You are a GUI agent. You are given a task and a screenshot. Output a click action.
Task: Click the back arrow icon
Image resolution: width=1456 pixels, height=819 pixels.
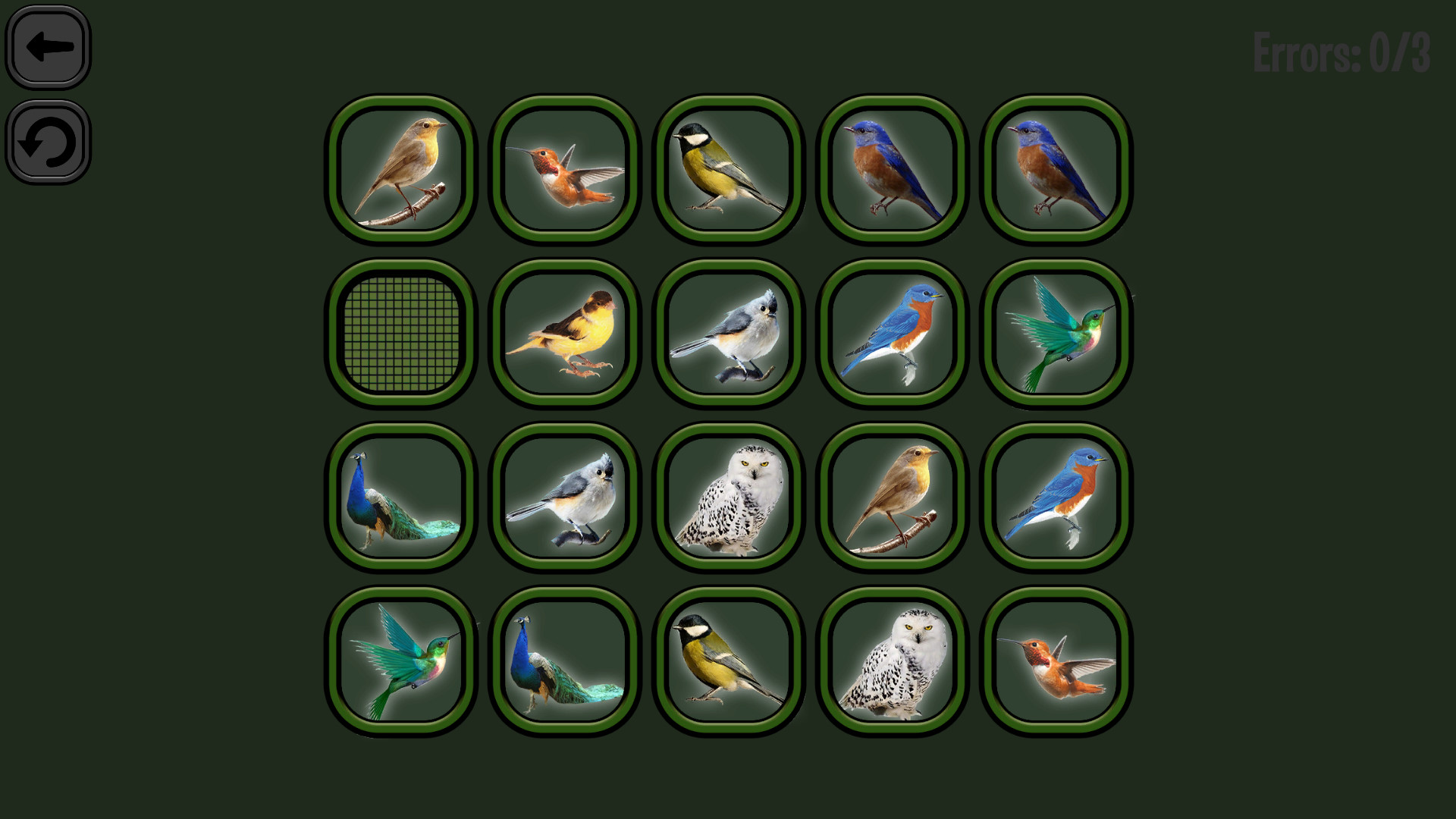point(47,47)
